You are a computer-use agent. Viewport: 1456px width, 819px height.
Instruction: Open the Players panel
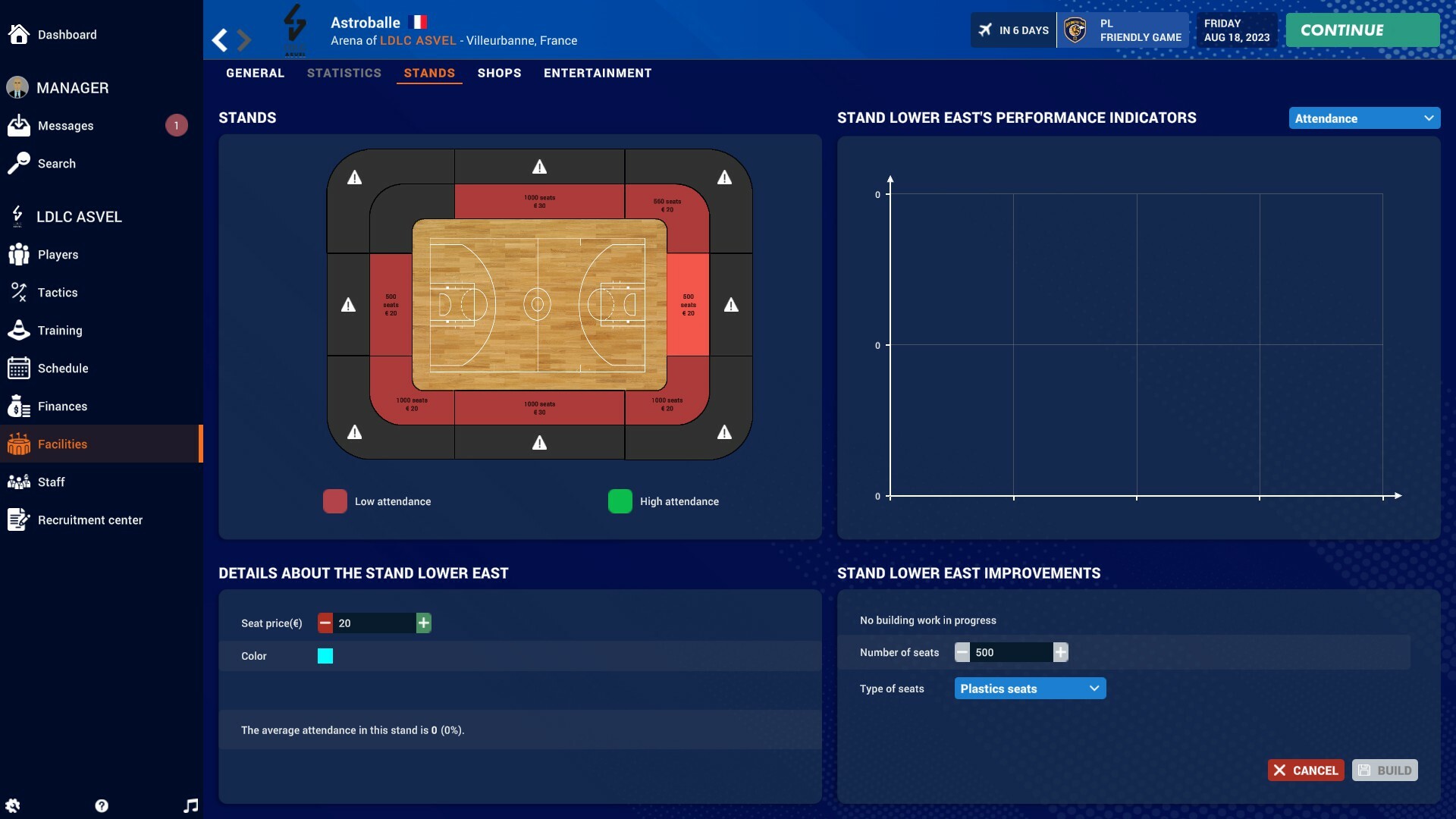(58, 255)
